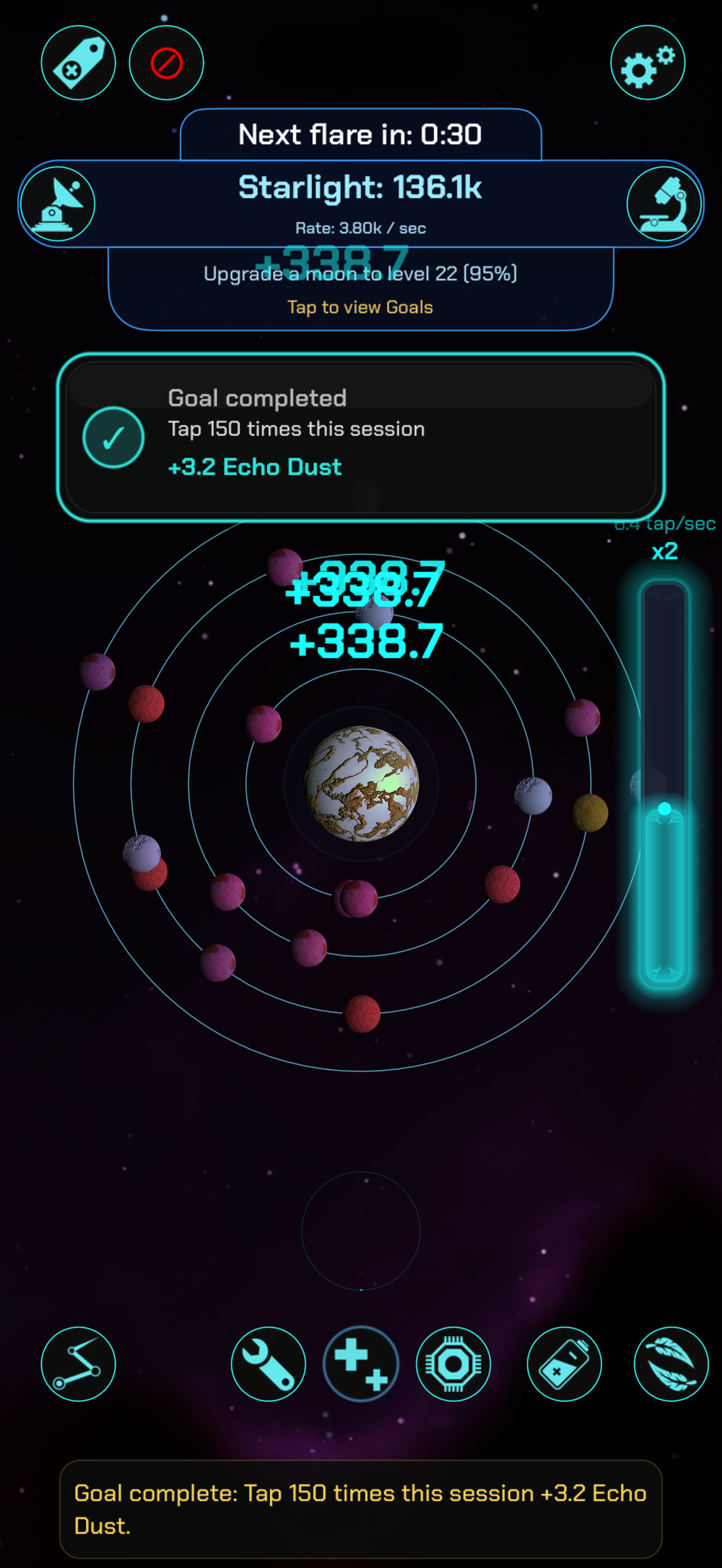Open the satellite dish panel
Screen dimensions: 722x1568
click(x=57, y=204)
